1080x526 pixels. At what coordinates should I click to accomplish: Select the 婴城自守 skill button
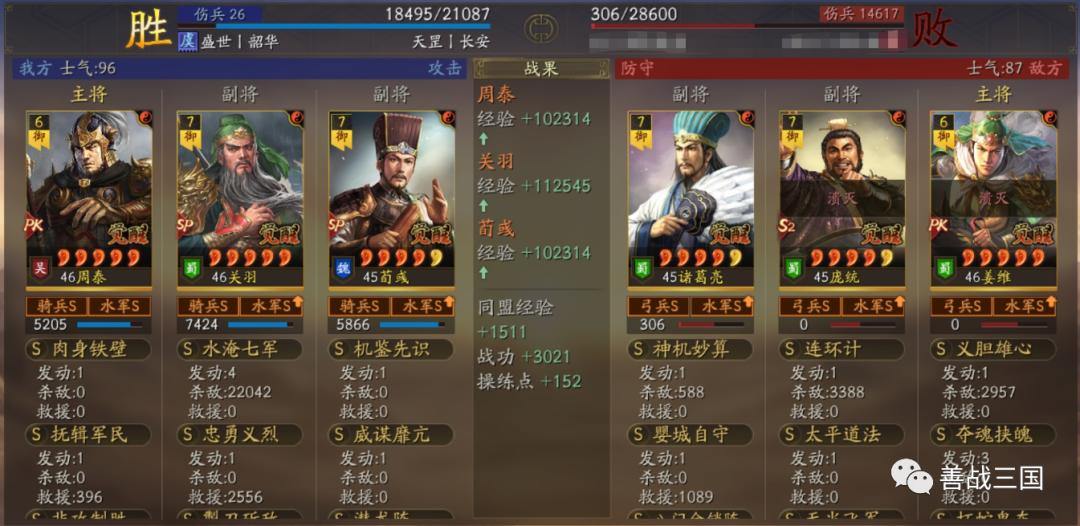(691, 435)
